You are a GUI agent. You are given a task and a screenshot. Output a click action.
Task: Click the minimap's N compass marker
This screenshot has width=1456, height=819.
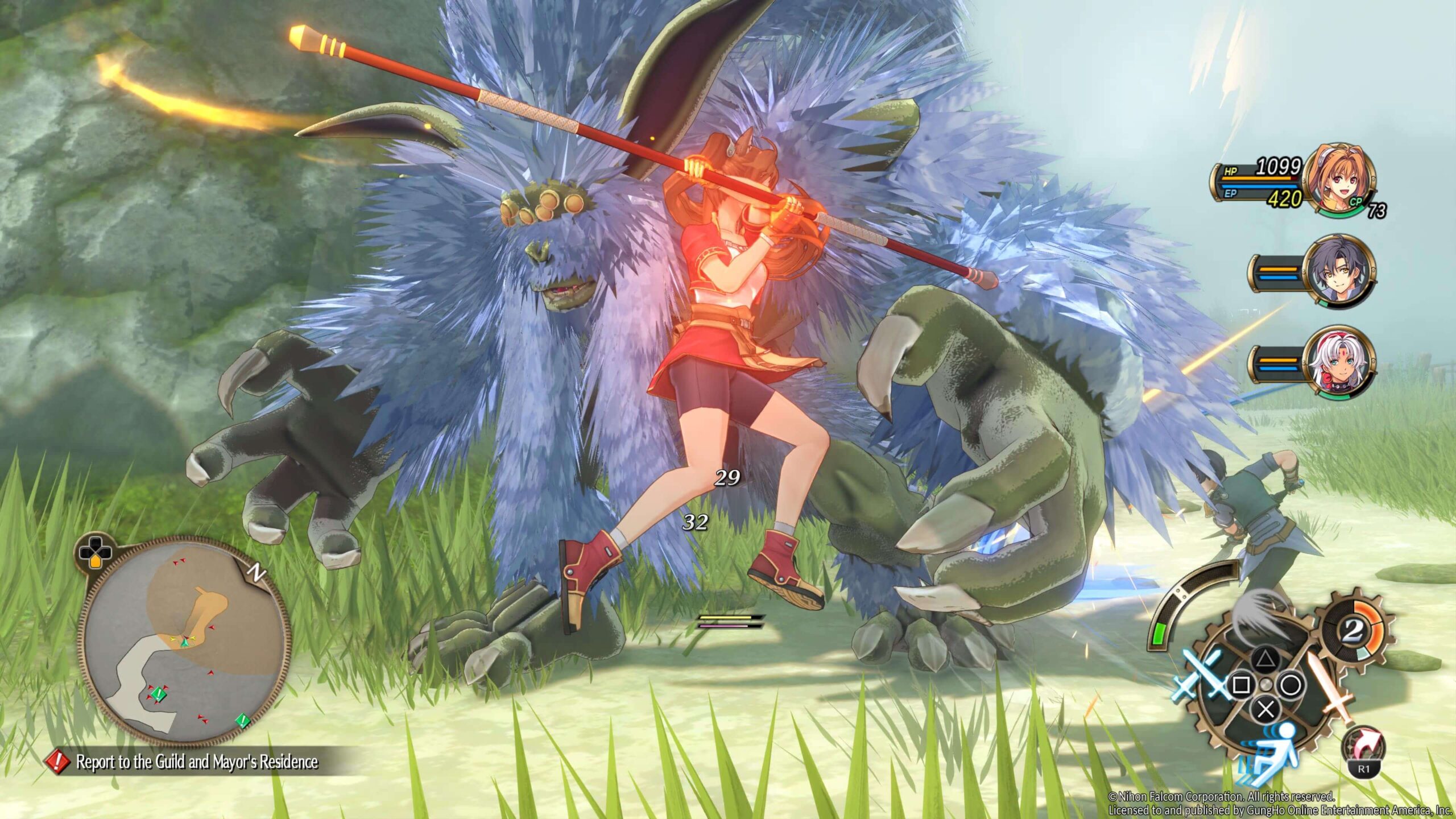coord(259,573)
